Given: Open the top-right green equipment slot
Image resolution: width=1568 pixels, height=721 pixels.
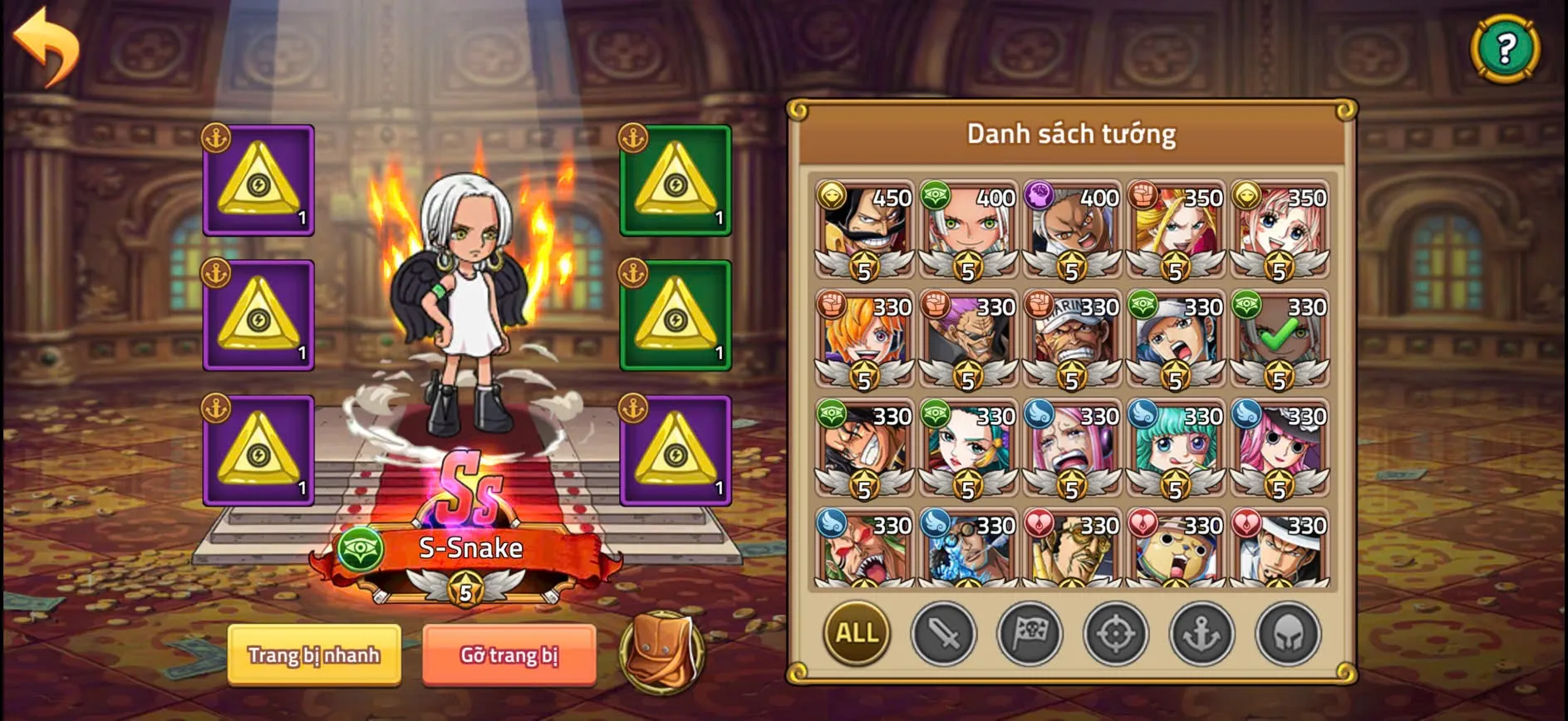Looking at the screenshot, I should pyautogui.click(x=676, y=181).
